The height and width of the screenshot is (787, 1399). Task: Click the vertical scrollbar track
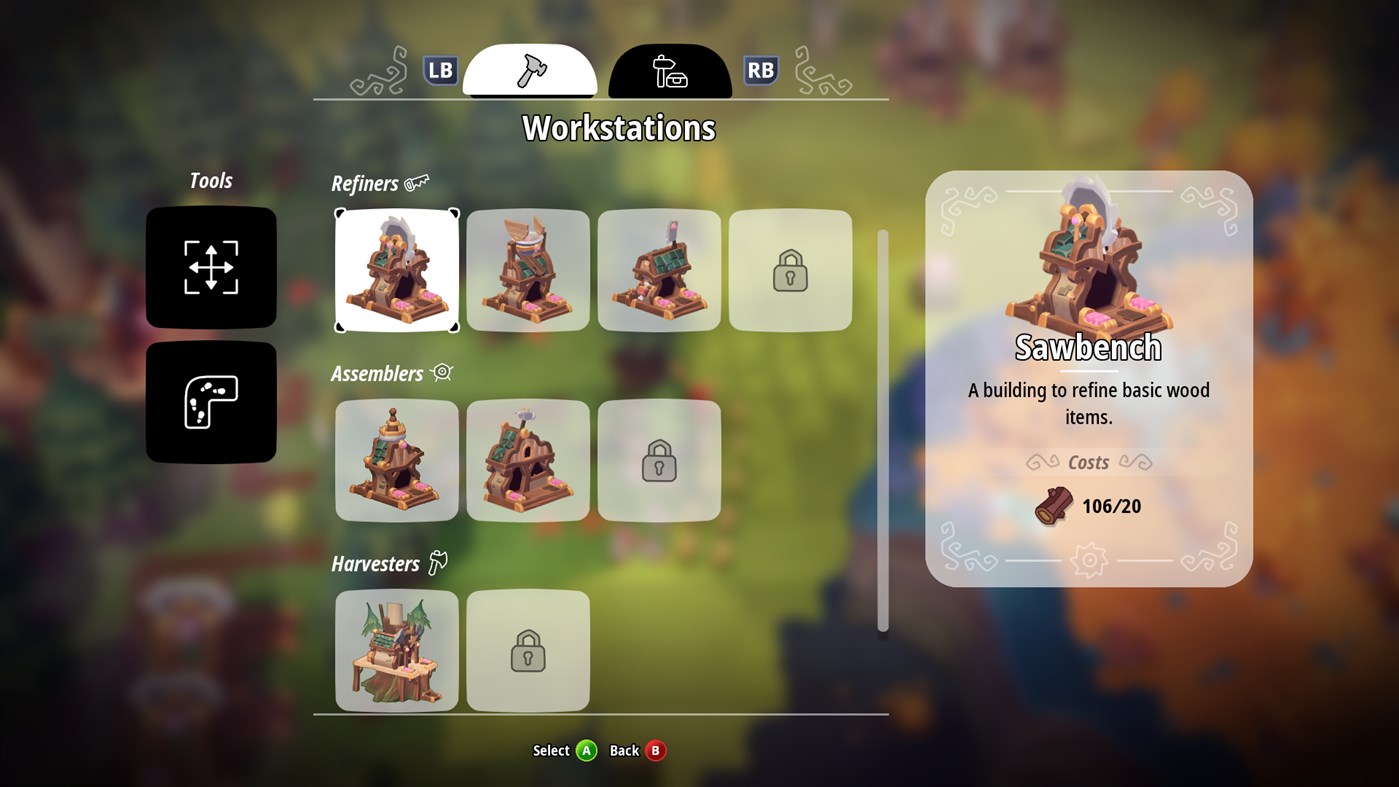pyautogui.click(x=881, y=430)
